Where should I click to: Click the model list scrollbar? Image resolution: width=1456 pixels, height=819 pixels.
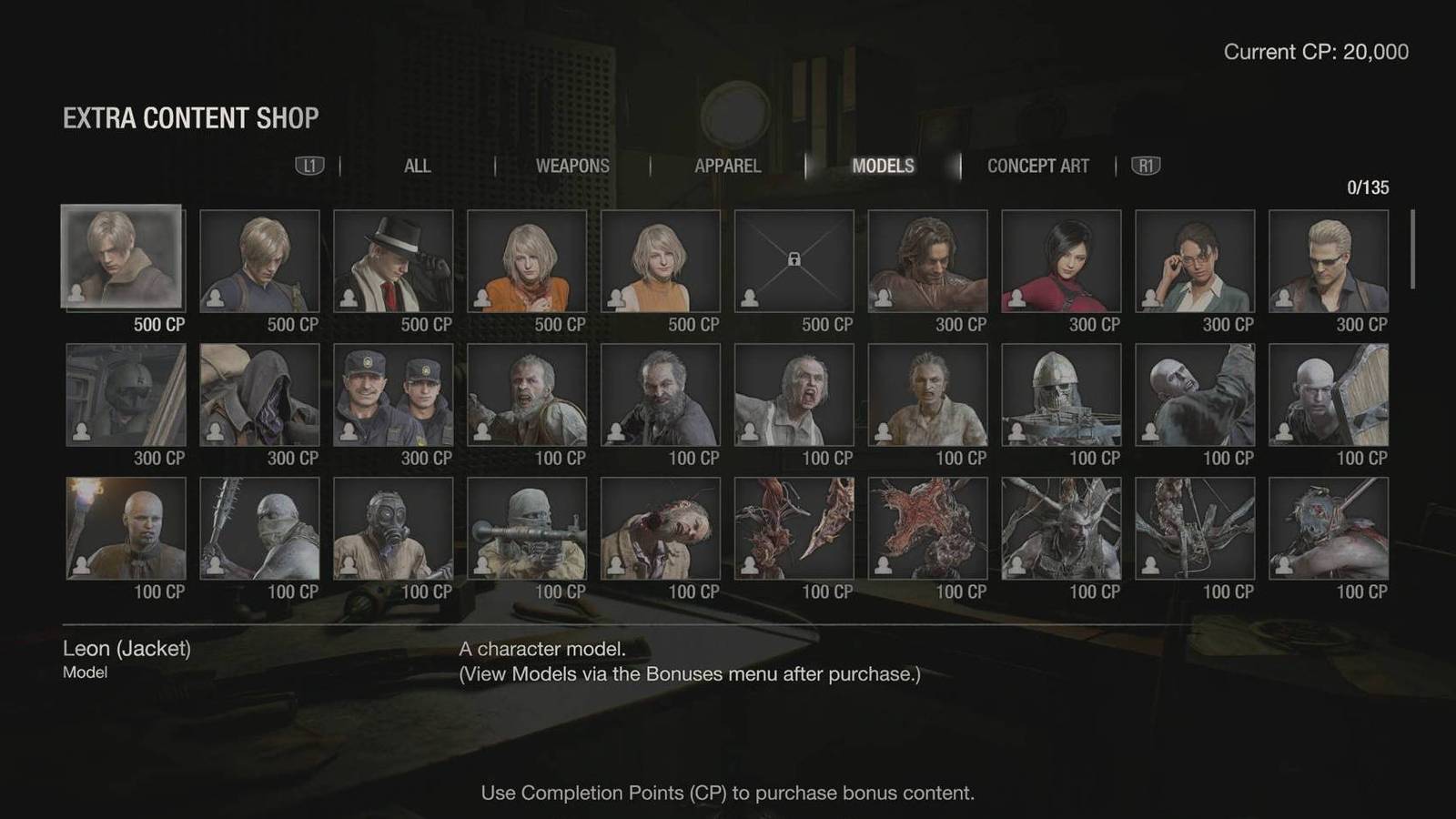(1412, 249)
